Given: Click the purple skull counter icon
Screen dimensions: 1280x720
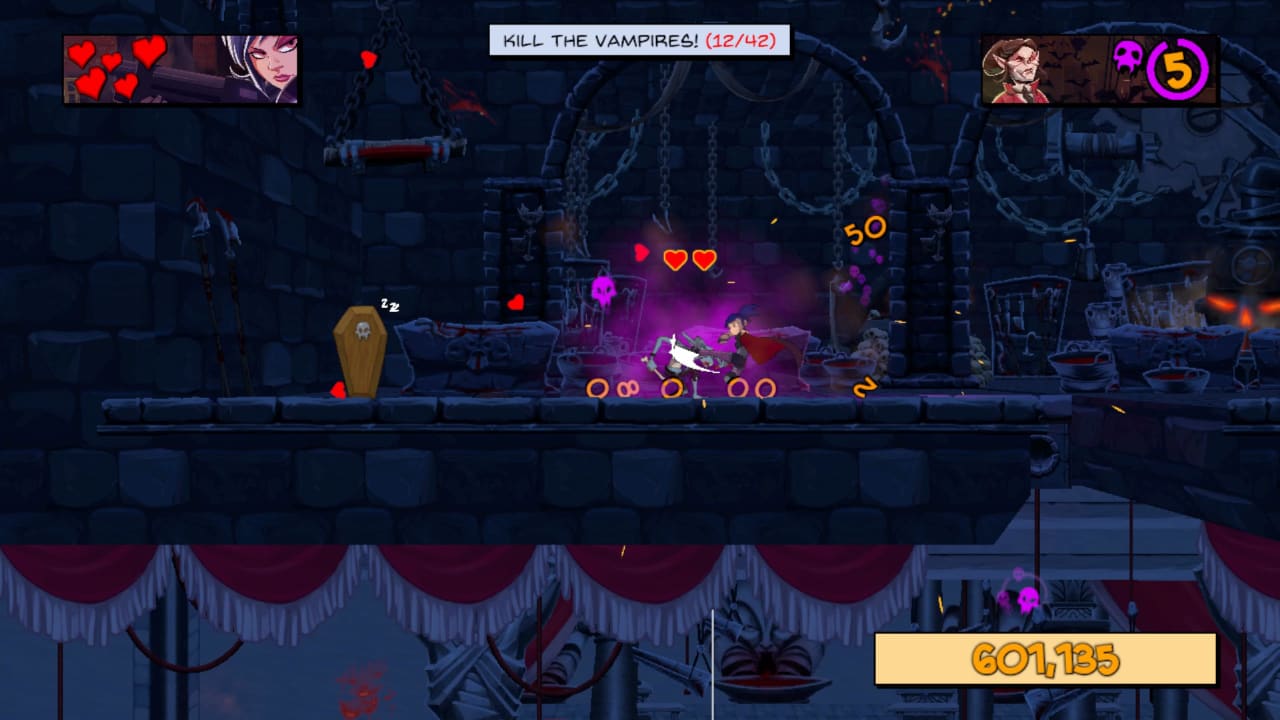Looking at the screenshot, I should point(1128,57).
